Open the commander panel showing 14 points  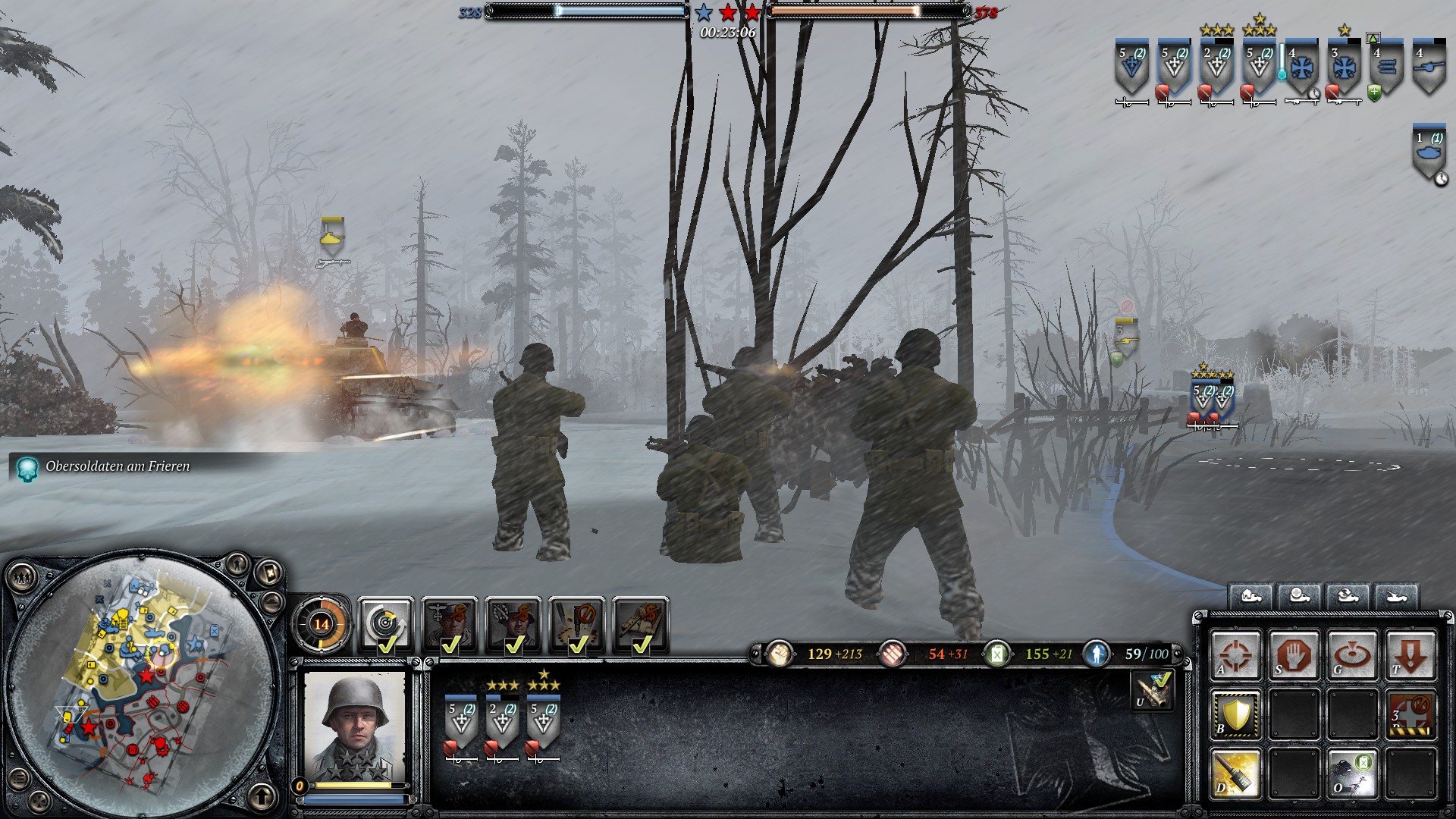(322, 624)
